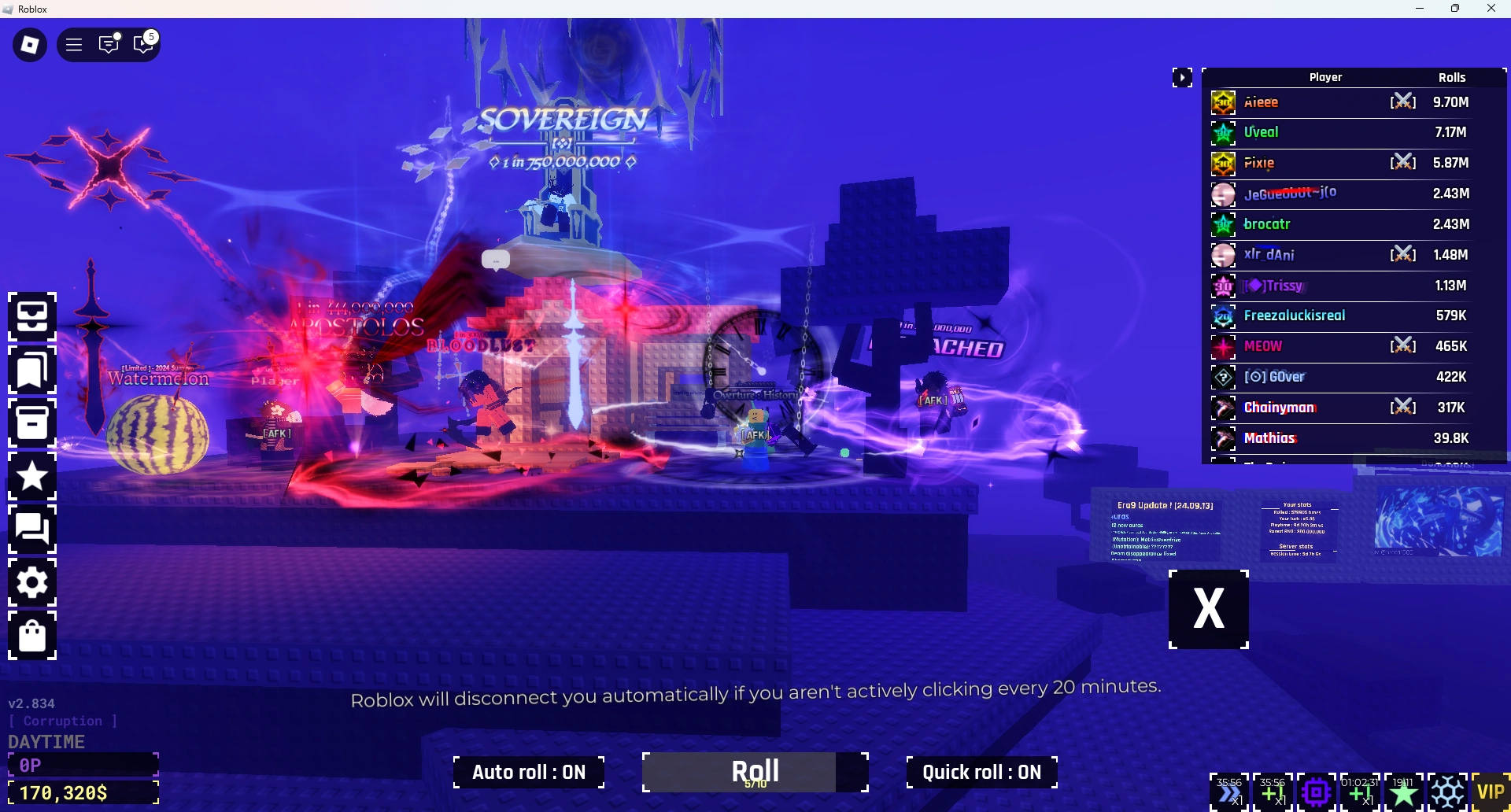The image size is (1511, 812).
Task: Collapse the leaderboard with the side arrow
Action: coord(1183,77)
